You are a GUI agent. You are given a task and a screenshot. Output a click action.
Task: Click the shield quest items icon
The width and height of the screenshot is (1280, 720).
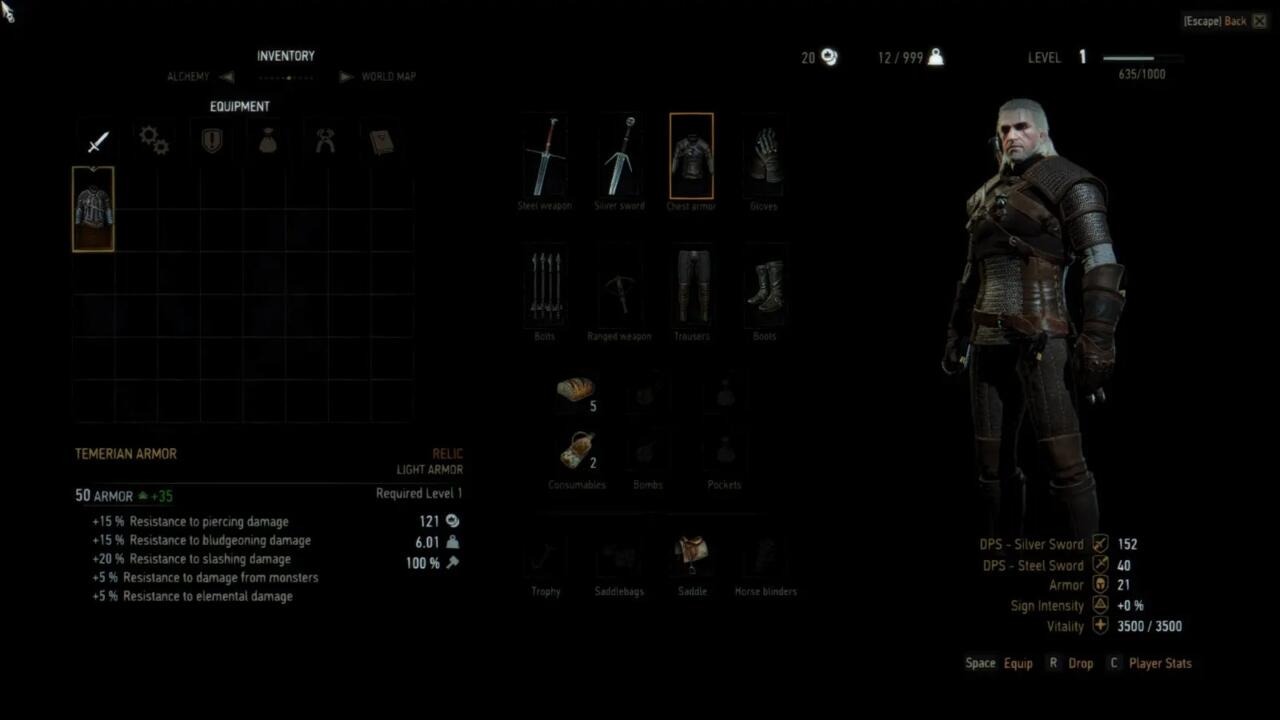(x=211, y=141)
